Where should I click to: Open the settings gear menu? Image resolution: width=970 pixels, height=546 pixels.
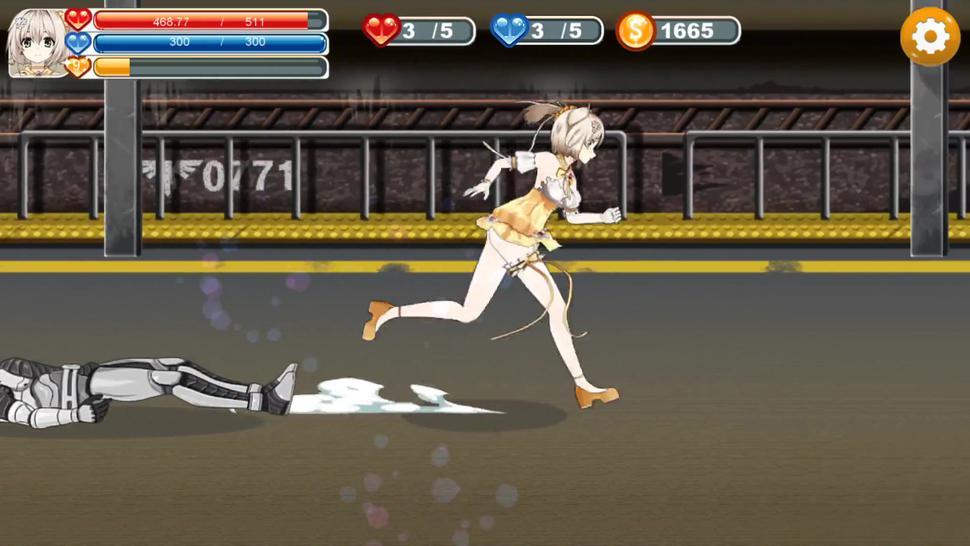click(930, 37)
